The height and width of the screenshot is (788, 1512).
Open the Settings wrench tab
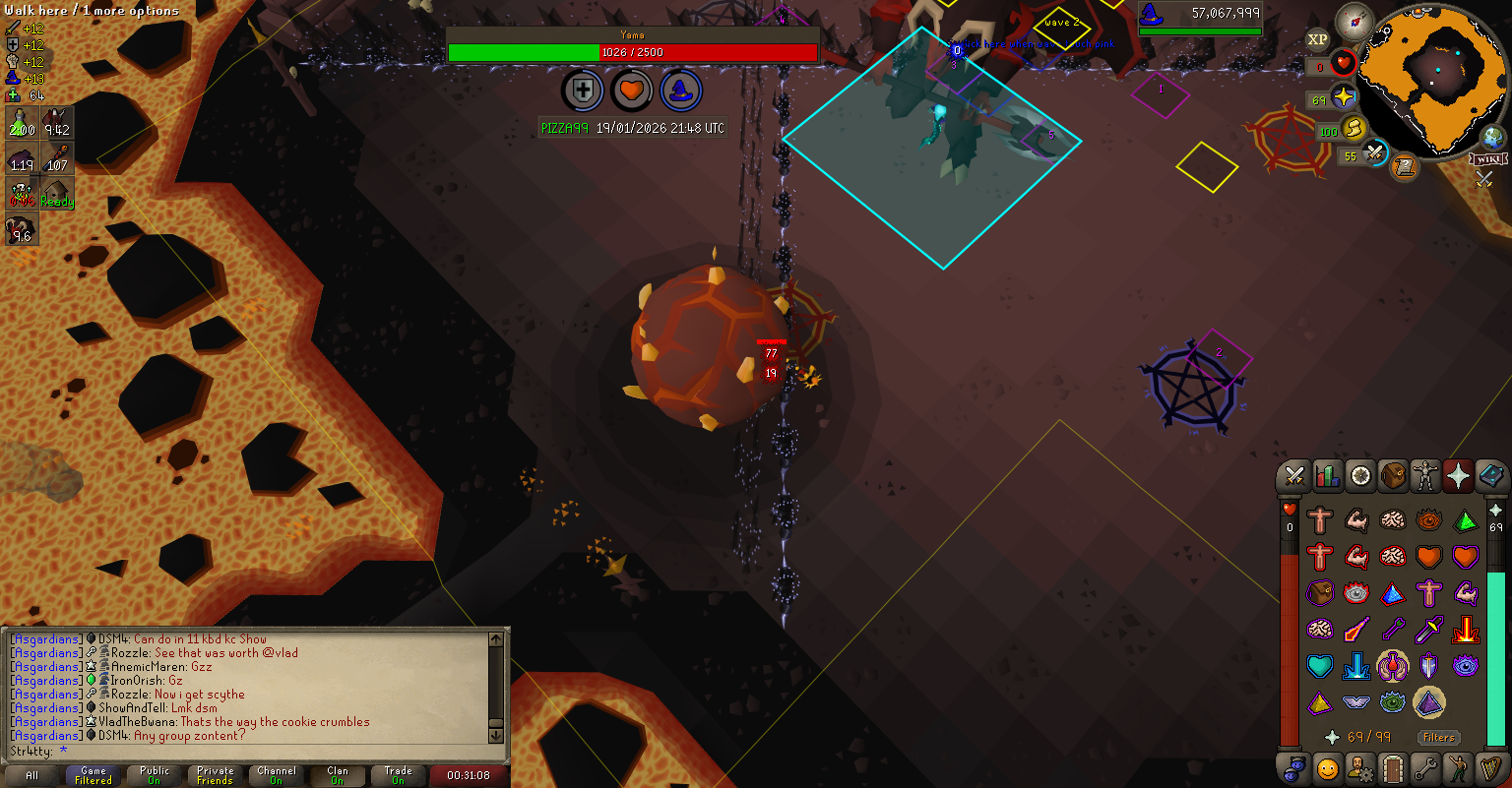(x=1426, y=767)
